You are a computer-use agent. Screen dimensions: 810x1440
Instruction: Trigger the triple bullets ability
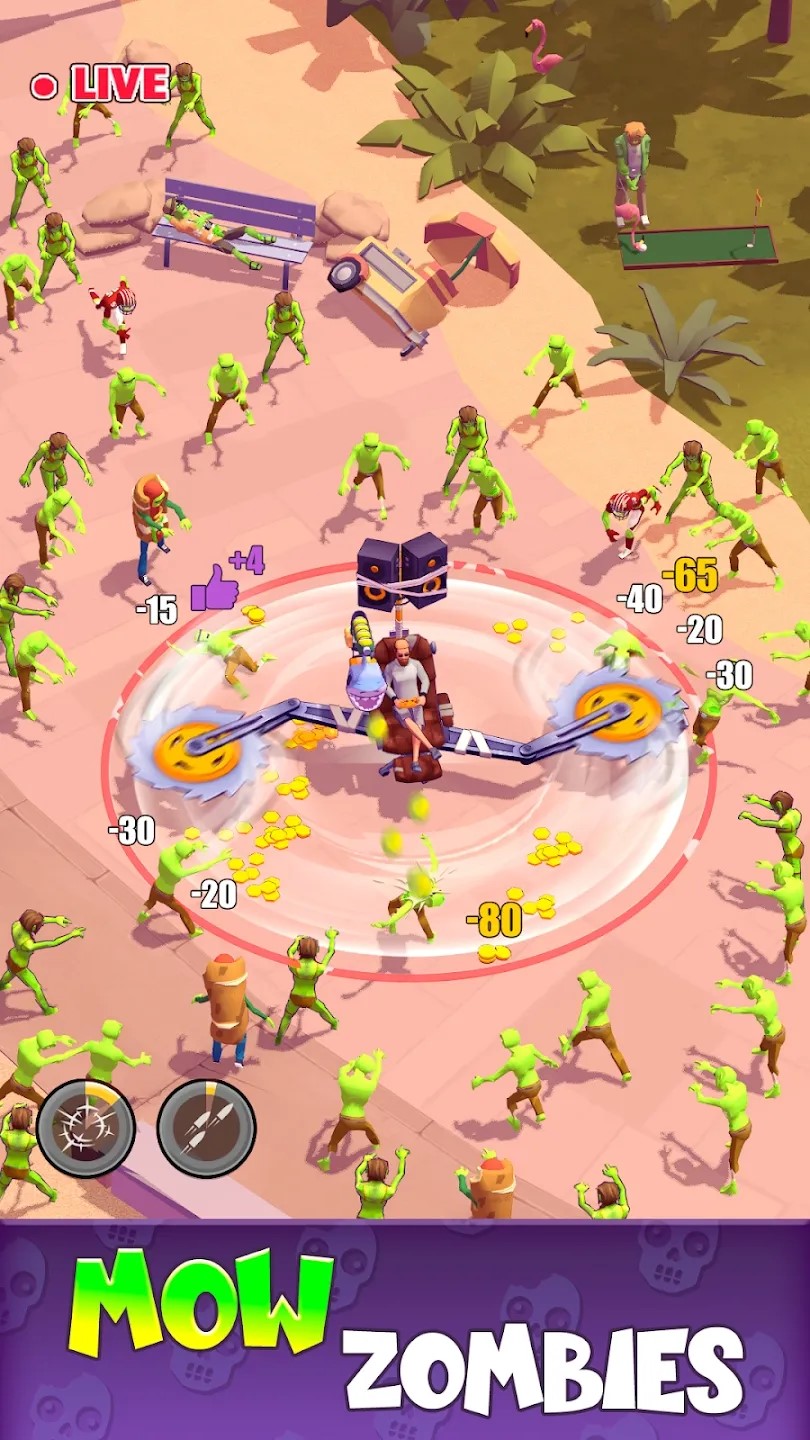pos(206,1128)
